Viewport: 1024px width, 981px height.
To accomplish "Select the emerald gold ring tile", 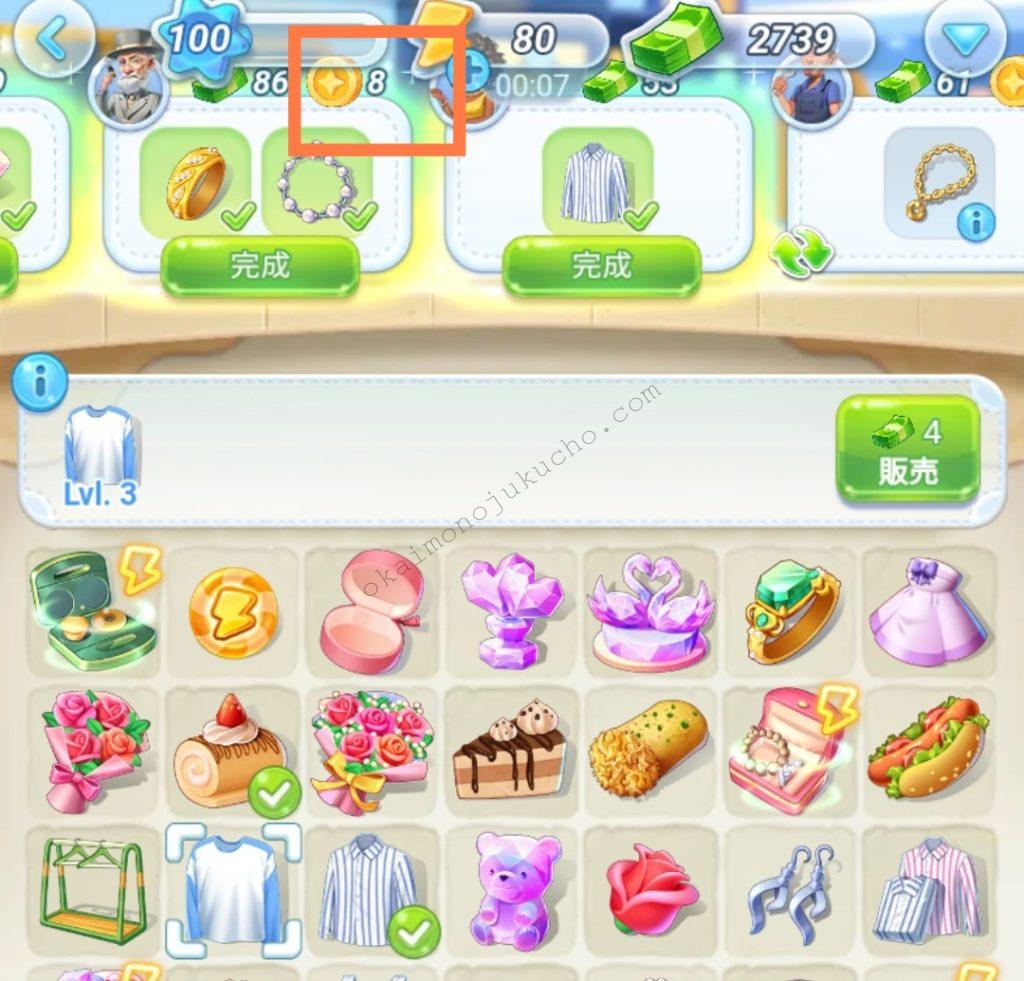I will [792, 612].
